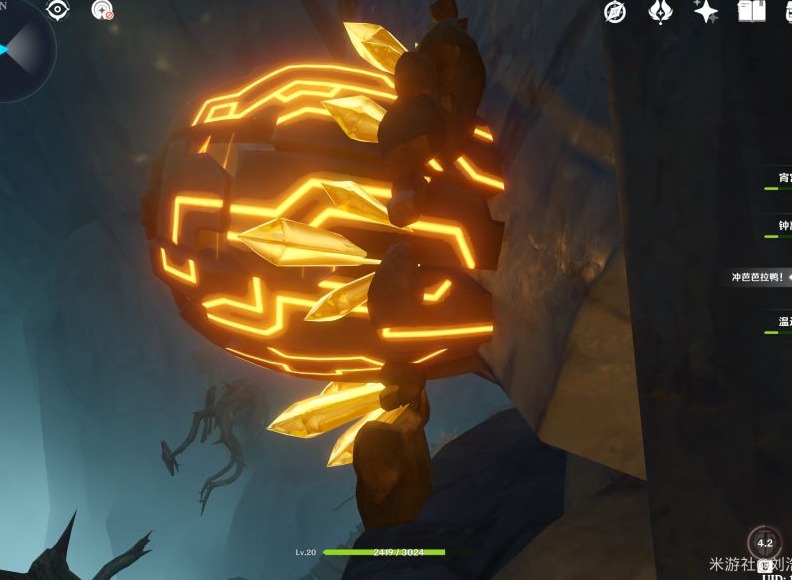Open the minimap
Screen dimensions: 792x580
coord(18,47)
